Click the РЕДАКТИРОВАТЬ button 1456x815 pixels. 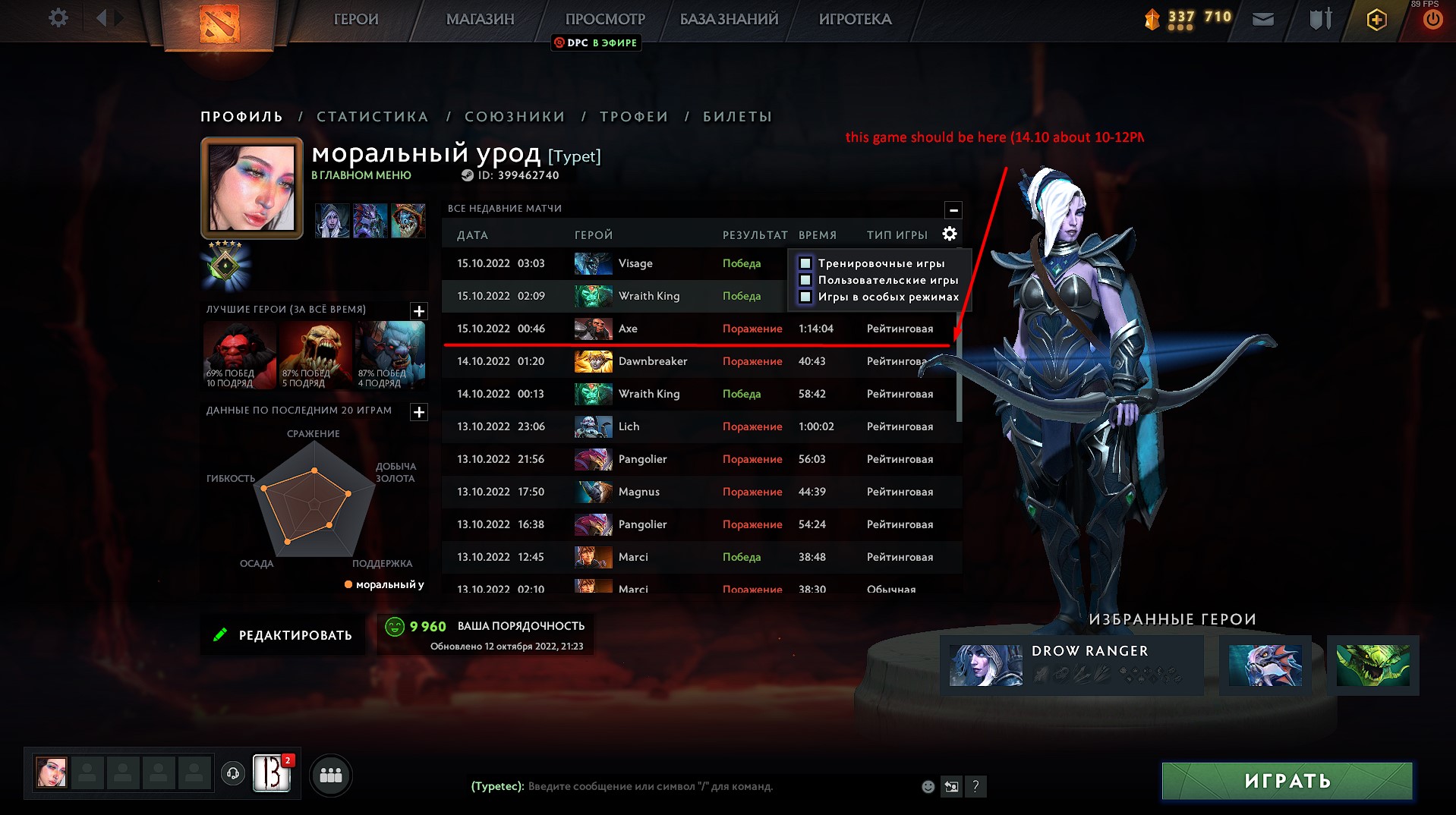282,634
